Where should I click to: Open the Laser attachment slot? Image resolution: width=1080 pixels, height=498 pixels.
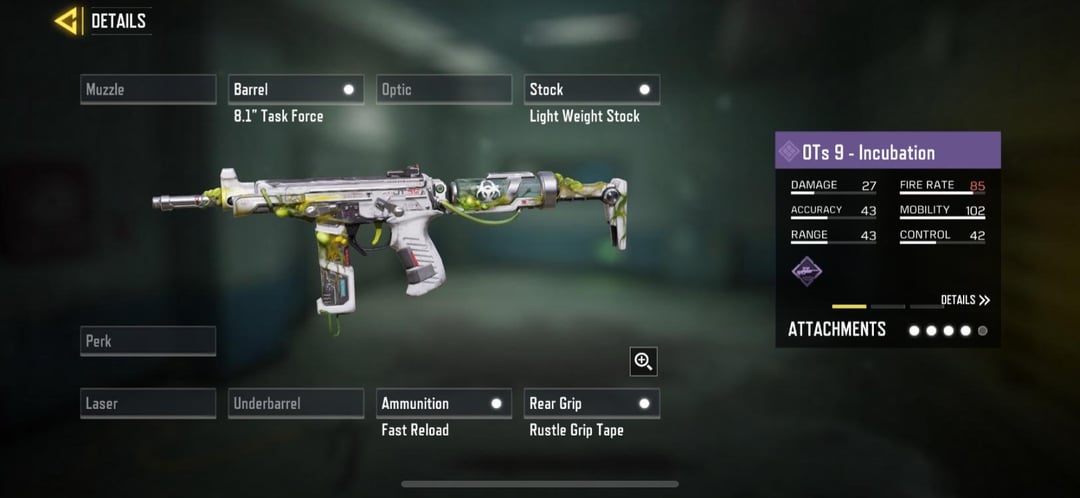click(x=148, y=403)
